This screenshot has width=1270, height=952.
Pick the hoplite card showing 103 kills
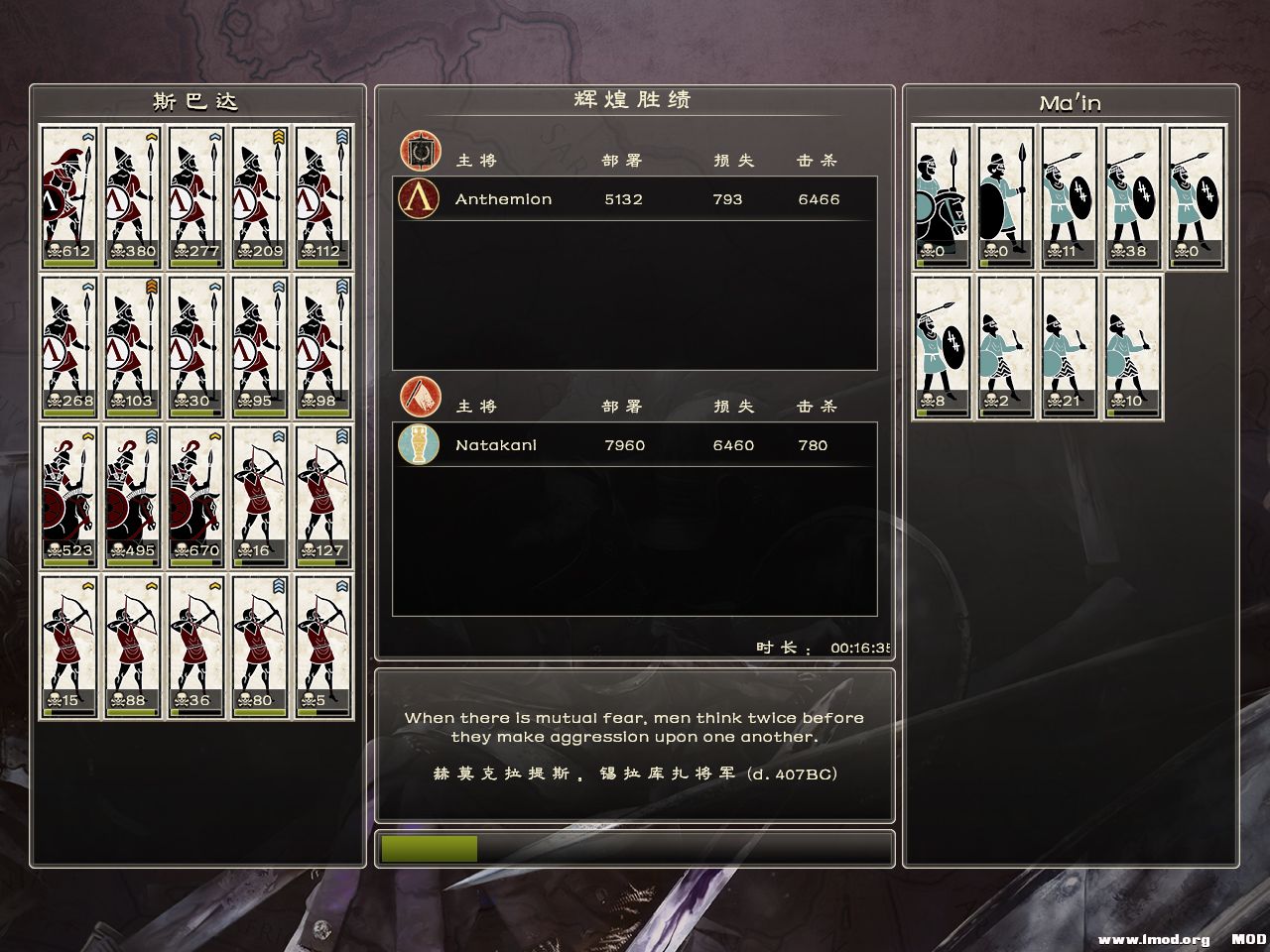tap(133, 346)
